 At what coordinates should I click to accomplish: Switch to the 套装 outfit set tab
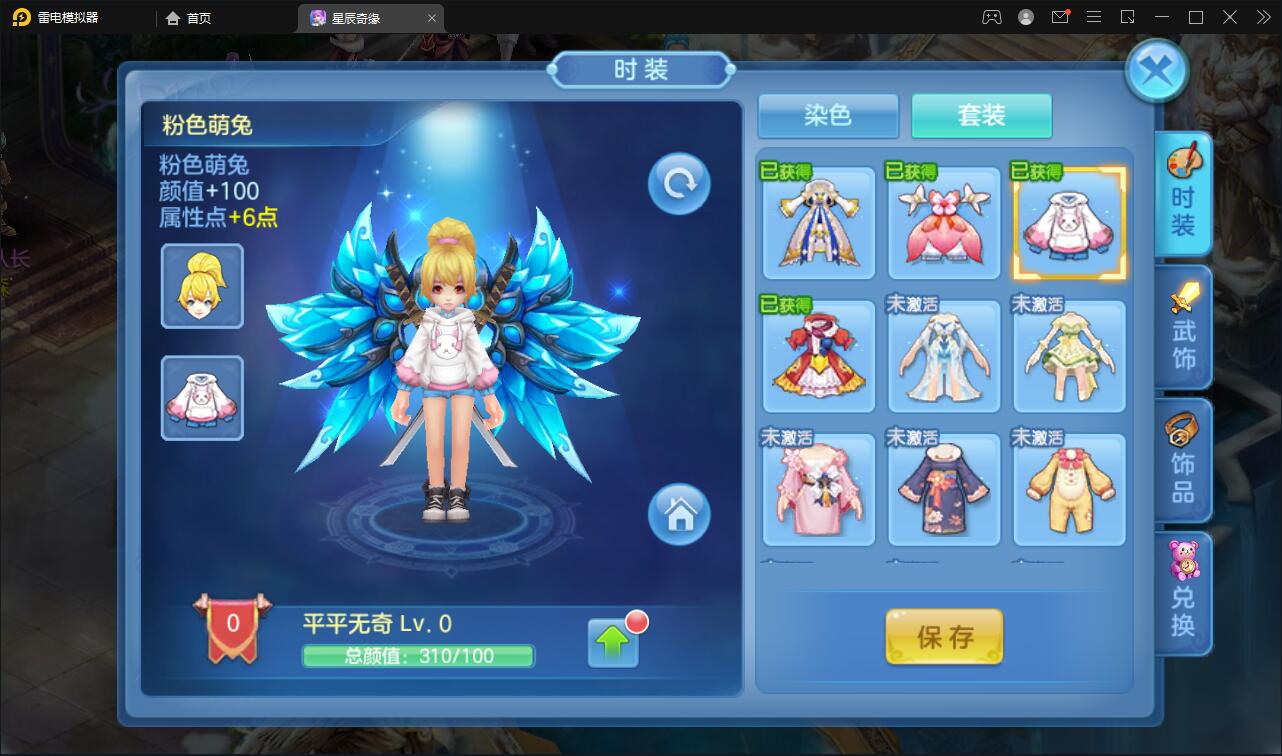[981, 115]
